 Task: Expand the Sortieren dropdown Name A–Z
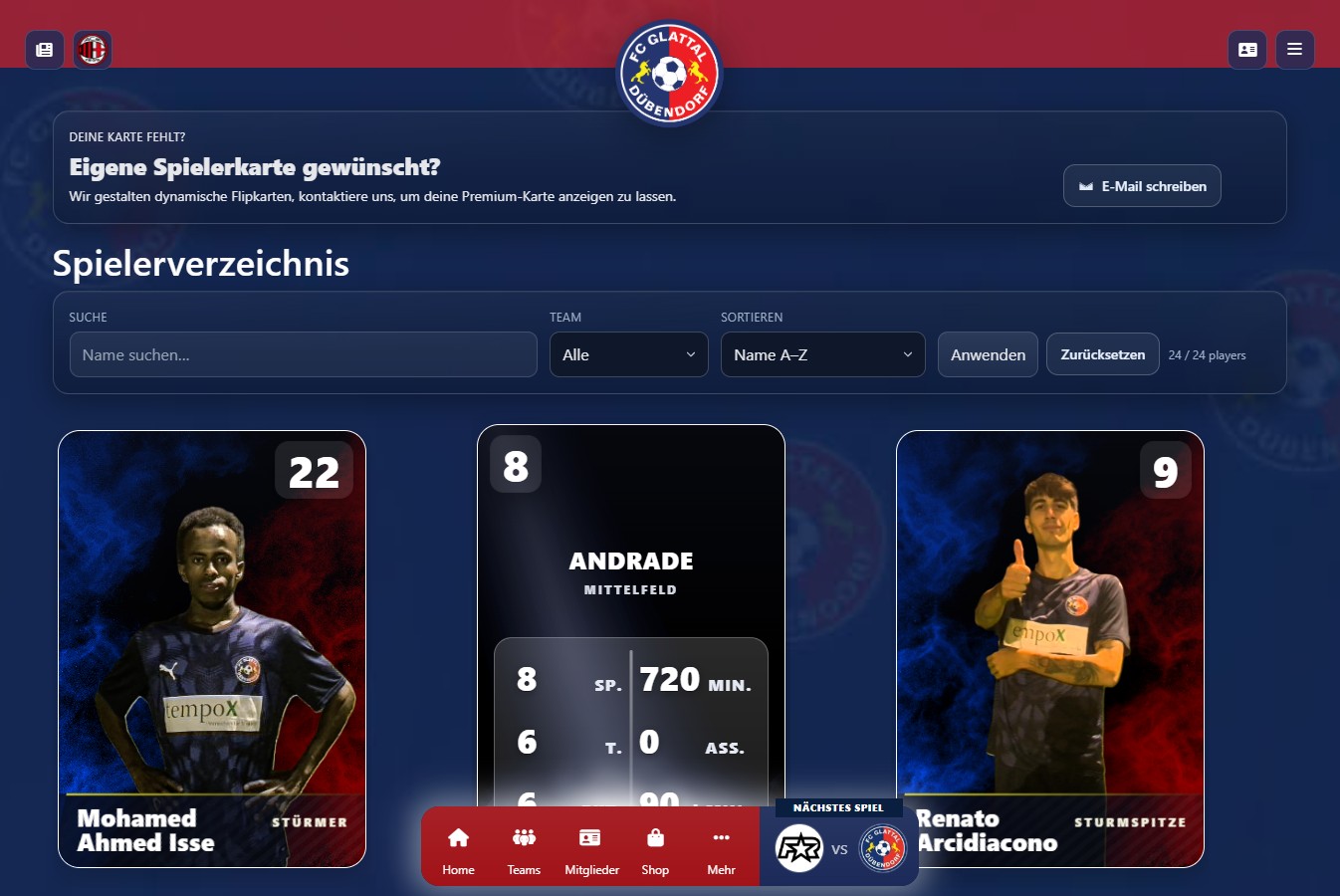point(822,354)
